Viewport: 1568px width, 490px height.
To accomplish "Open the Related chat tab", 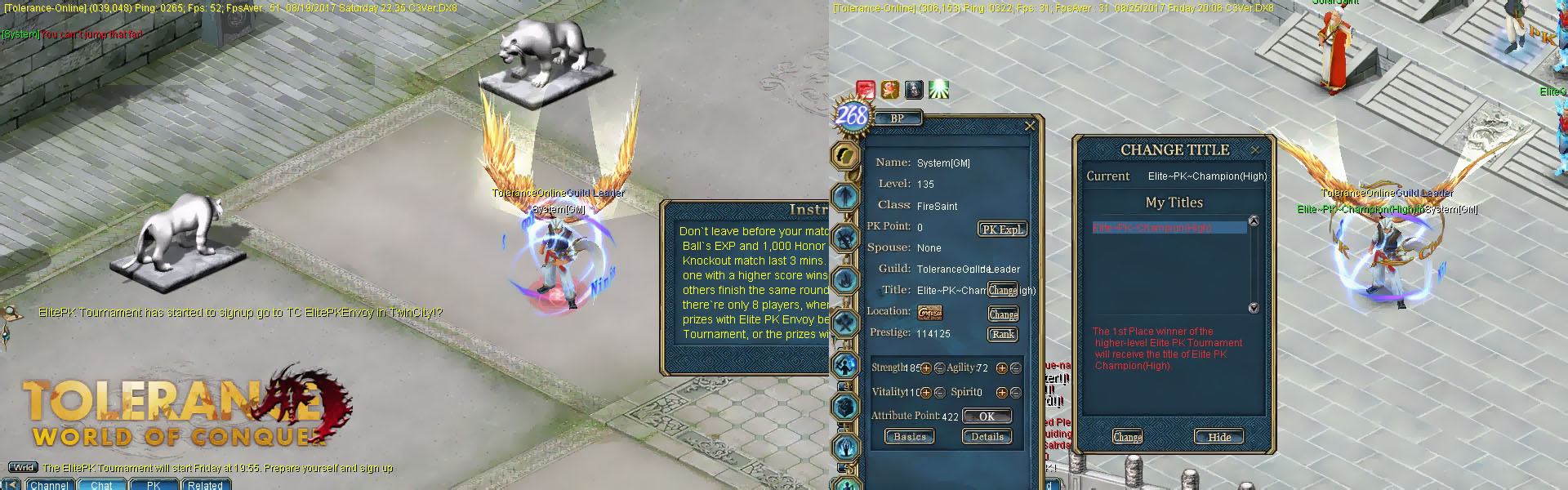I will pos(205,485).
